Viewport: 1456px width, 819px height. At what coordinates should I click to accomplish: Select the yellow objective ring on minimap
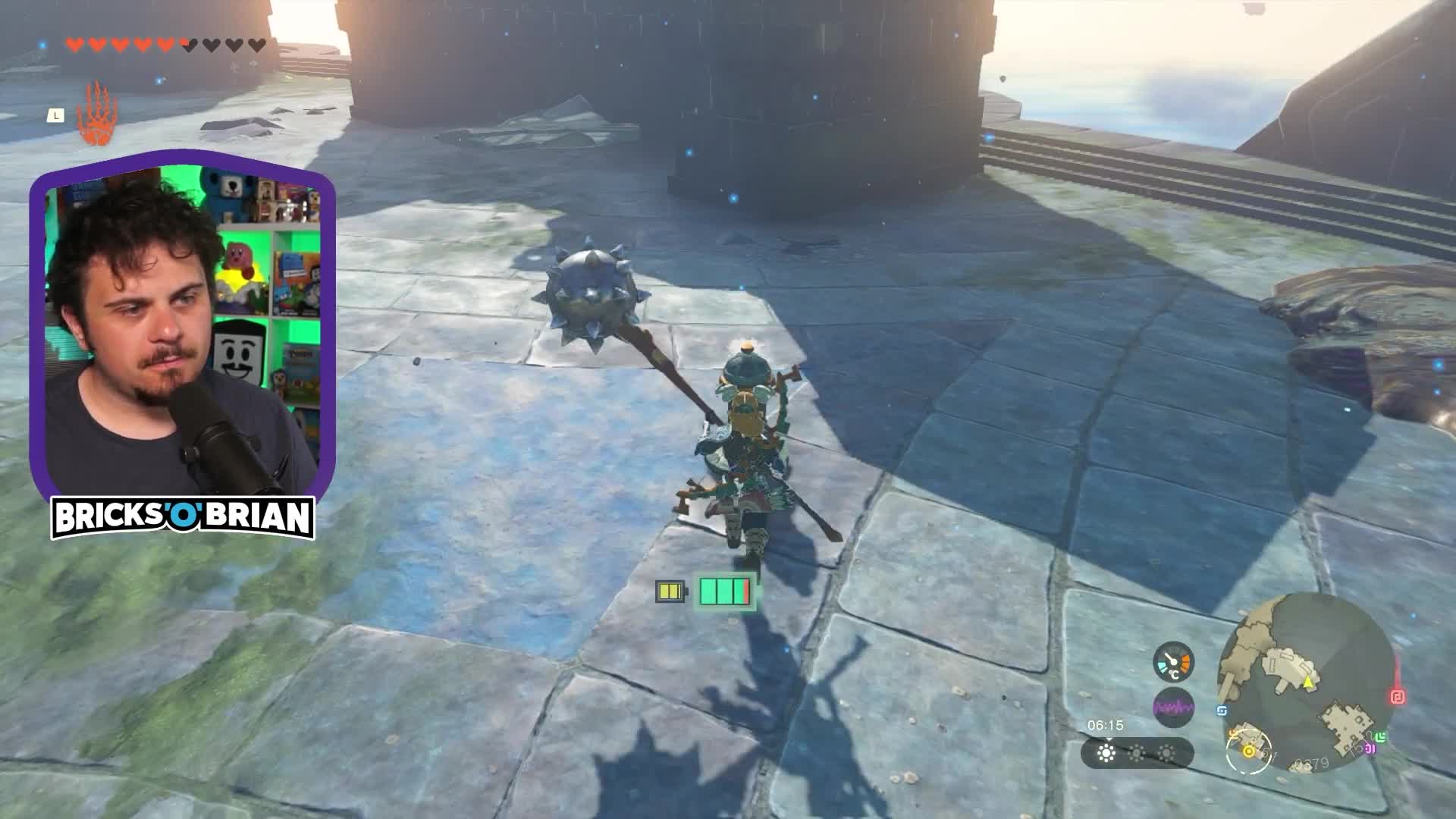1247,752
